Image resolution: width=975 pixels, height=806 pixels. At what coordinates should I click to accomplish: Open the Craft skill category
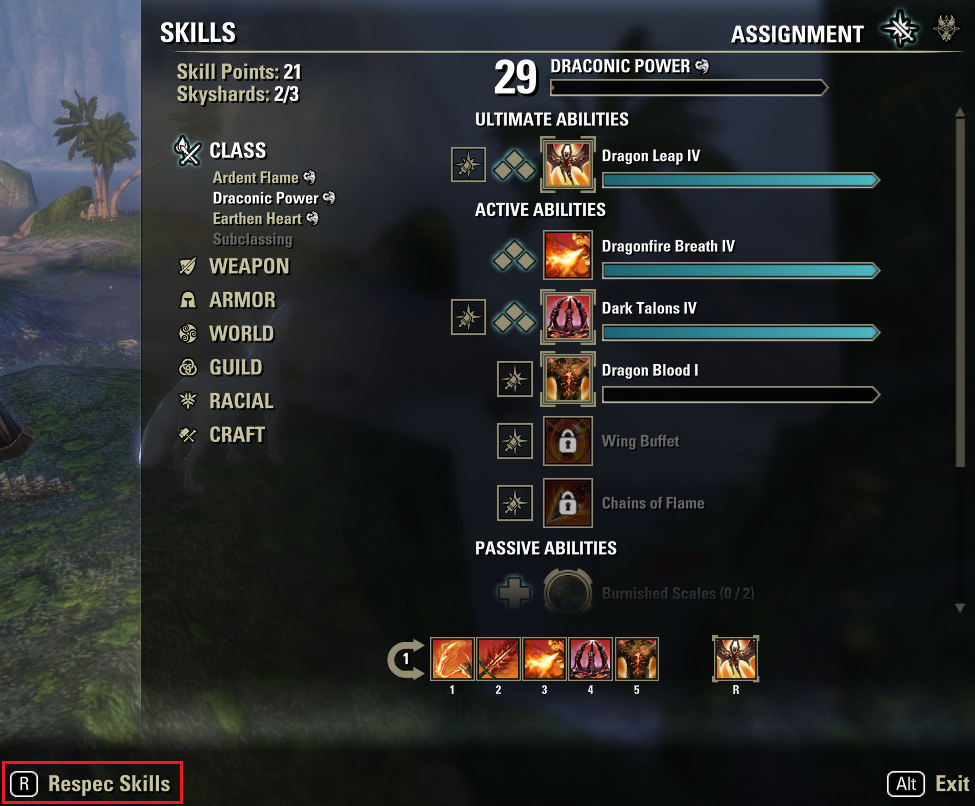click(237, 435)
